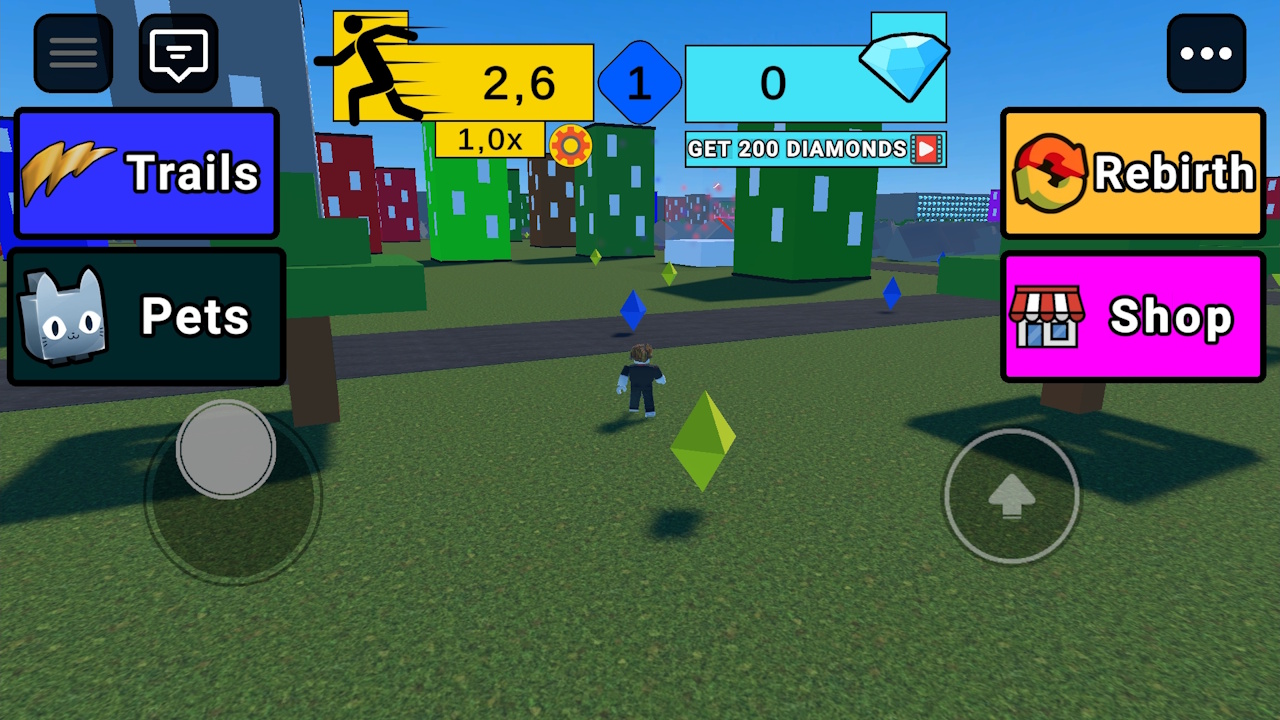This screenshot has width=1280, height=720.
Task: Open the Roblox hamburger menu
Action: tap(71, 52)
